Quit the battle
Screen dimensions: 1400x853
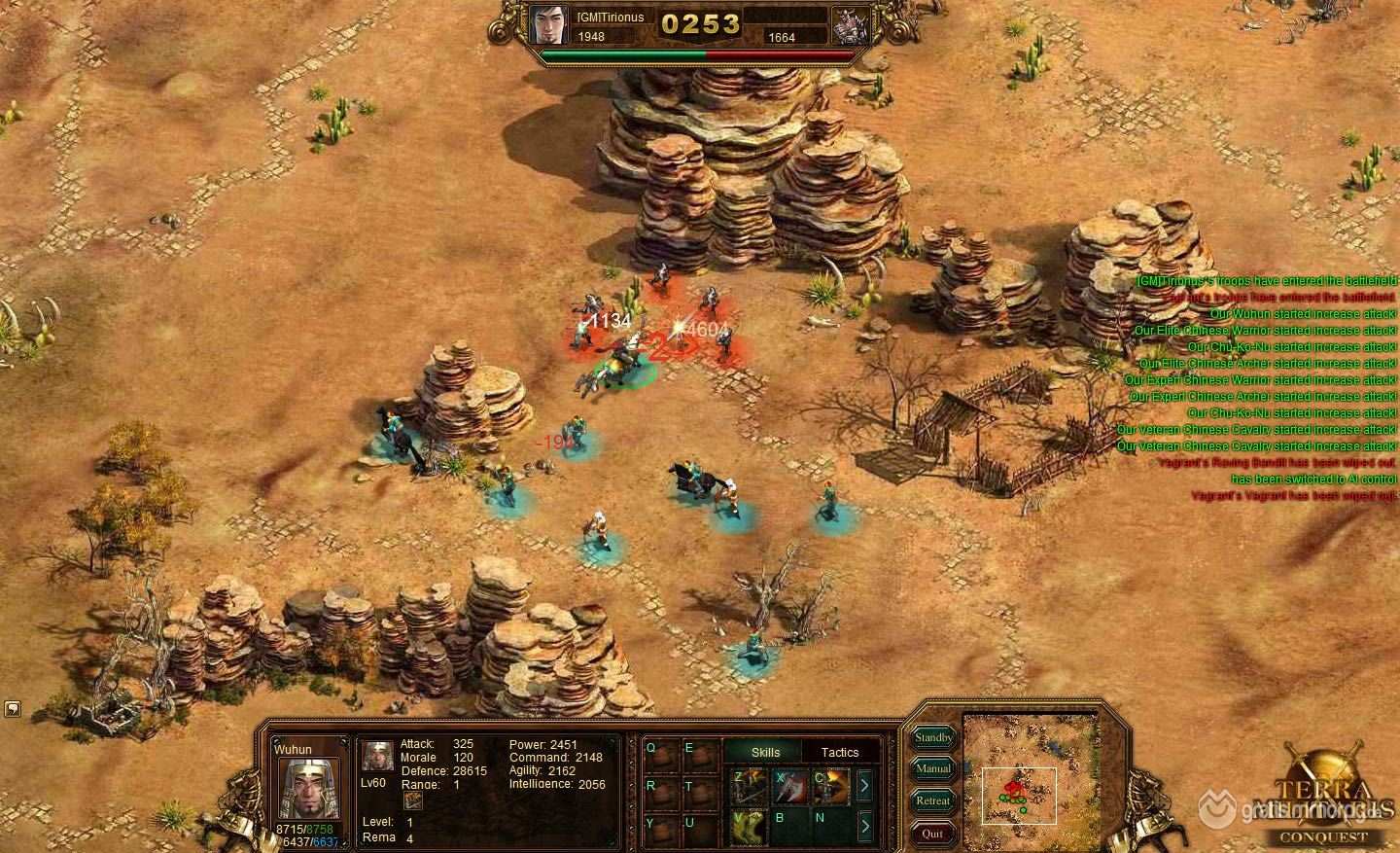[x=933, y=833]
